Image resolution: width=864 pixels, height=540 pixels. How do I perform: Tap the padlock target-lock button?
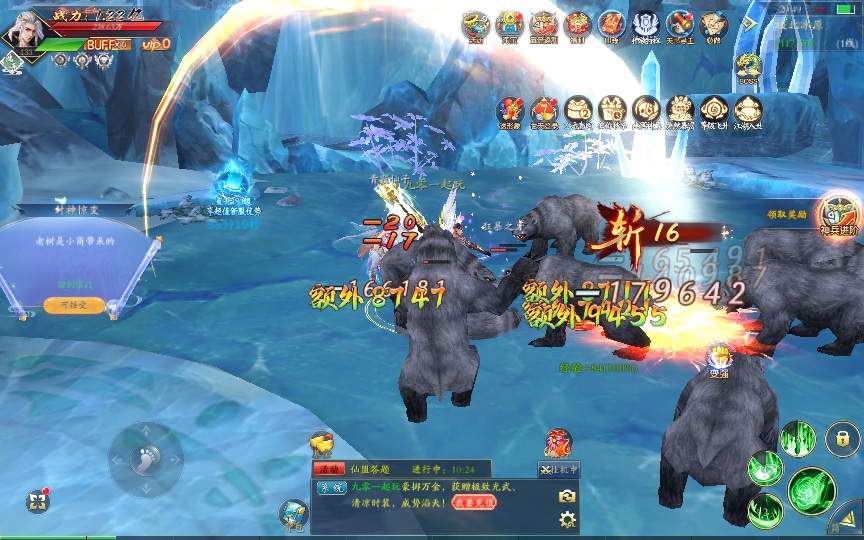pos(843,438)
